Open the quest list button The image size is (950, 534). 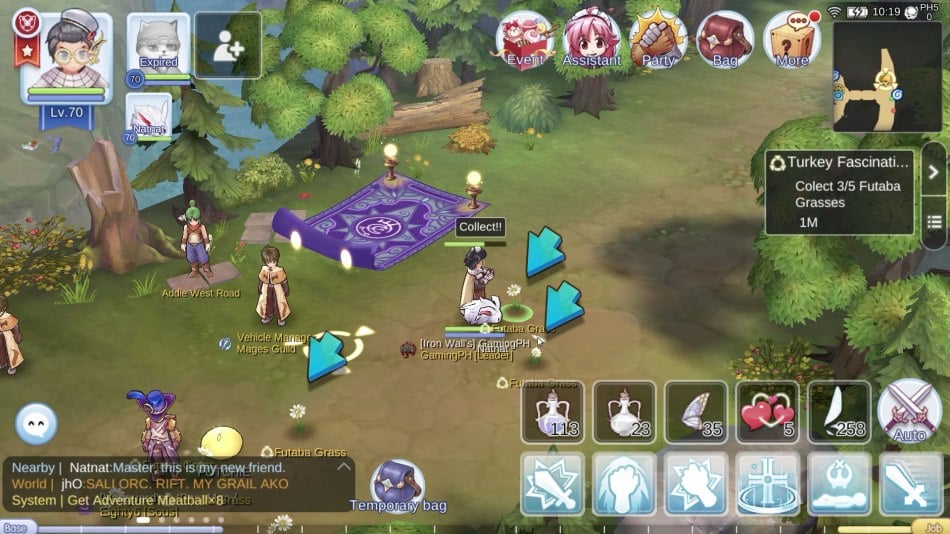pyautogui.click(x=933, y=221)
